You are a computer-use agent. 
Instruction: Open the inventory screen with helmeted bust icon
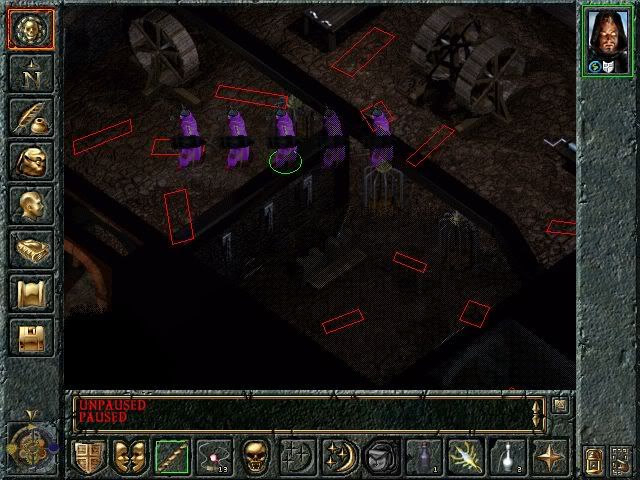pos(31,161)
